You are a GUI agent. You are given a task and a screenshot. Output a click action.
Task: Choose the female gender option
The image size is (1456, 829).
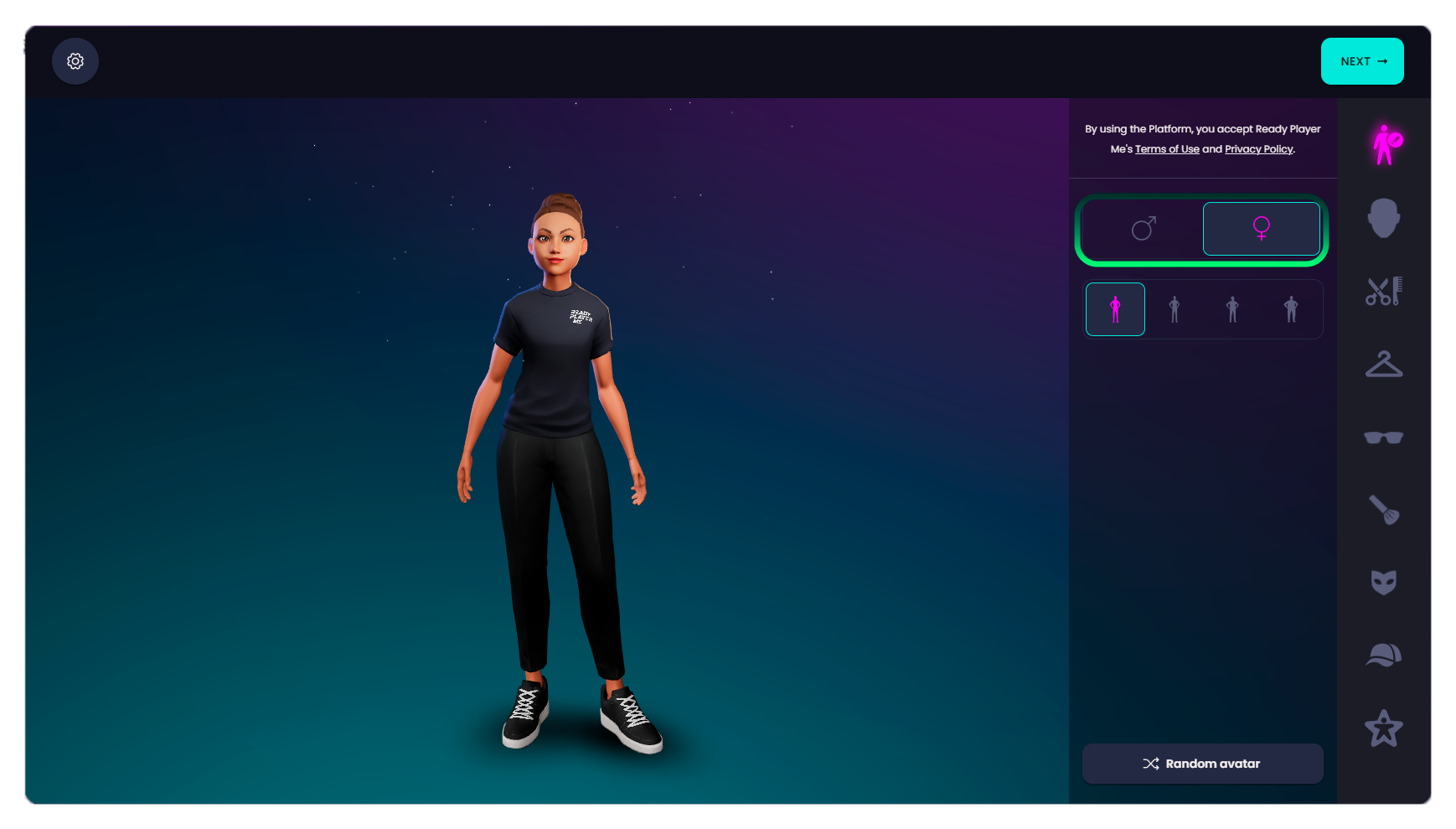click(x=1261, y=228)
